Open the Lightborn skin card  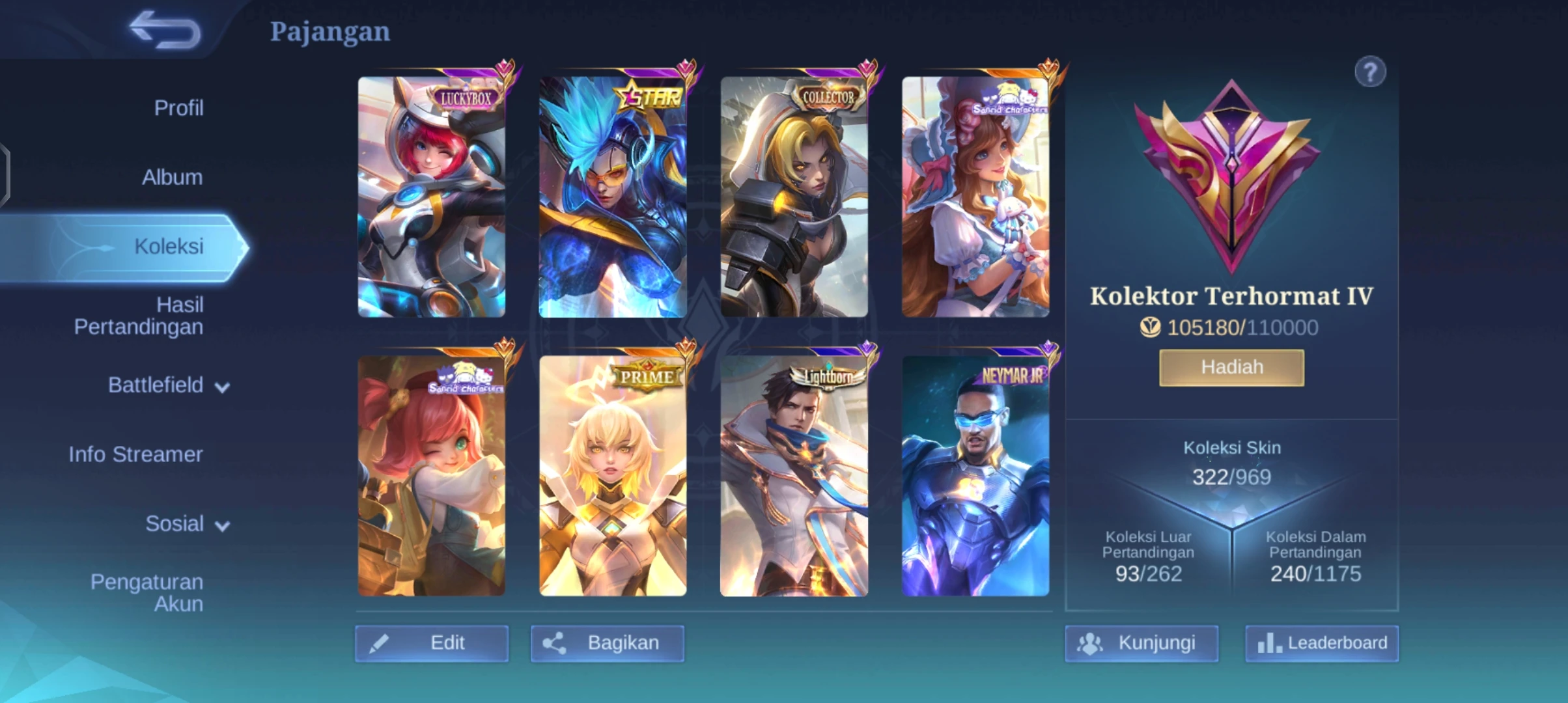[x=794, y=476]
